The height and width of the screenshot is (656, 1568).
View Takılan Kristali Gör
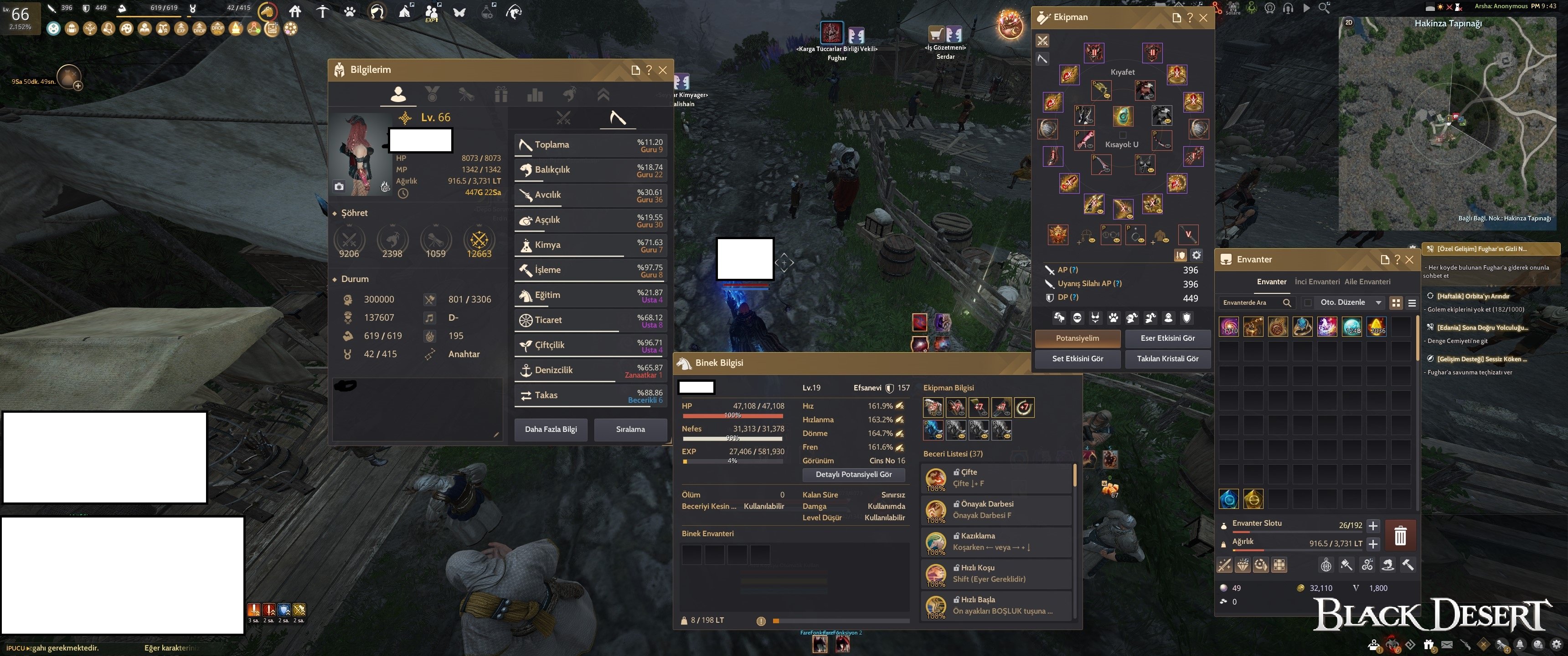tap(1167, 359)
